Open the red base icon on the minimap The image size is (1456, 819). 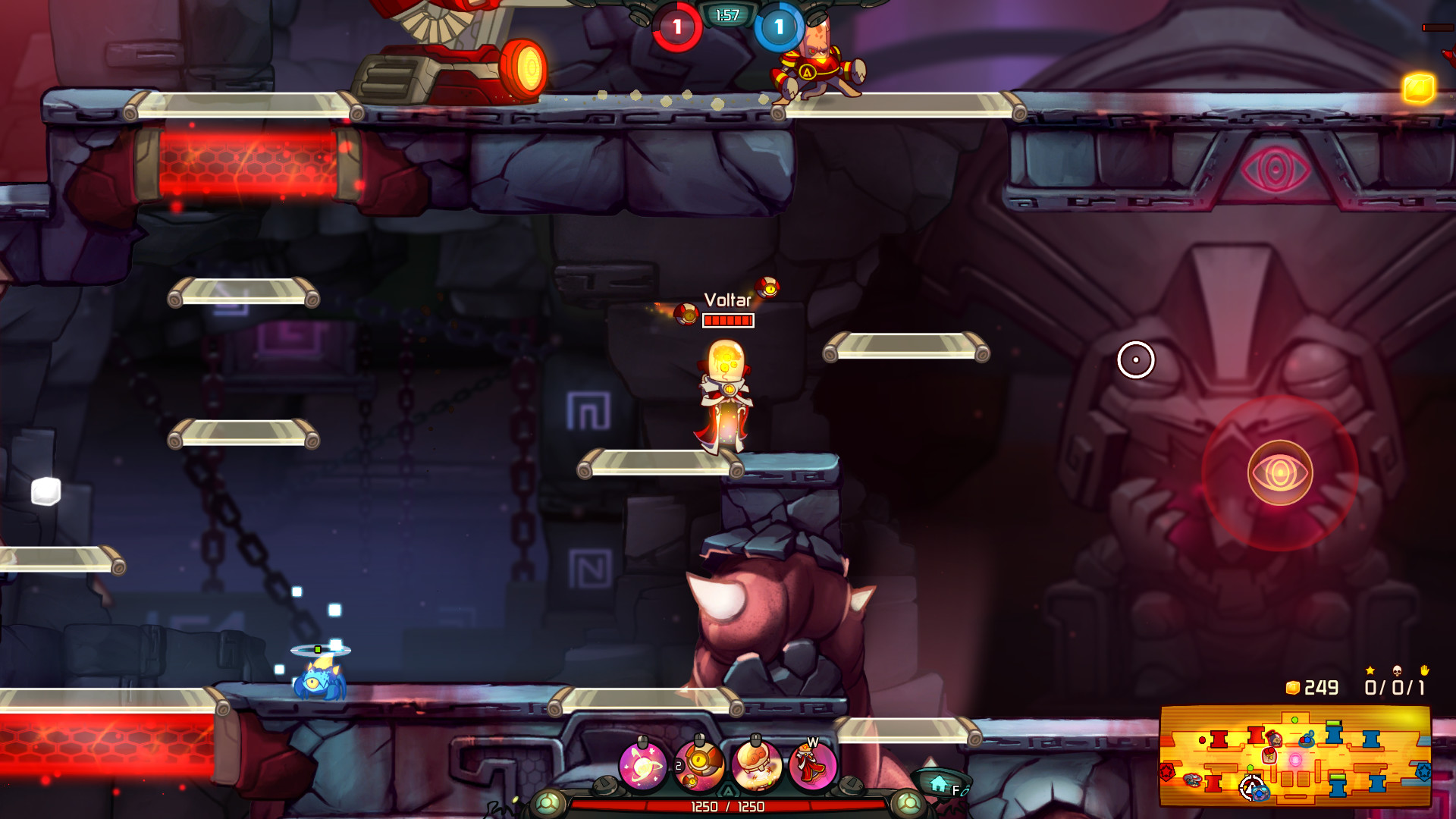point(1168,771)
